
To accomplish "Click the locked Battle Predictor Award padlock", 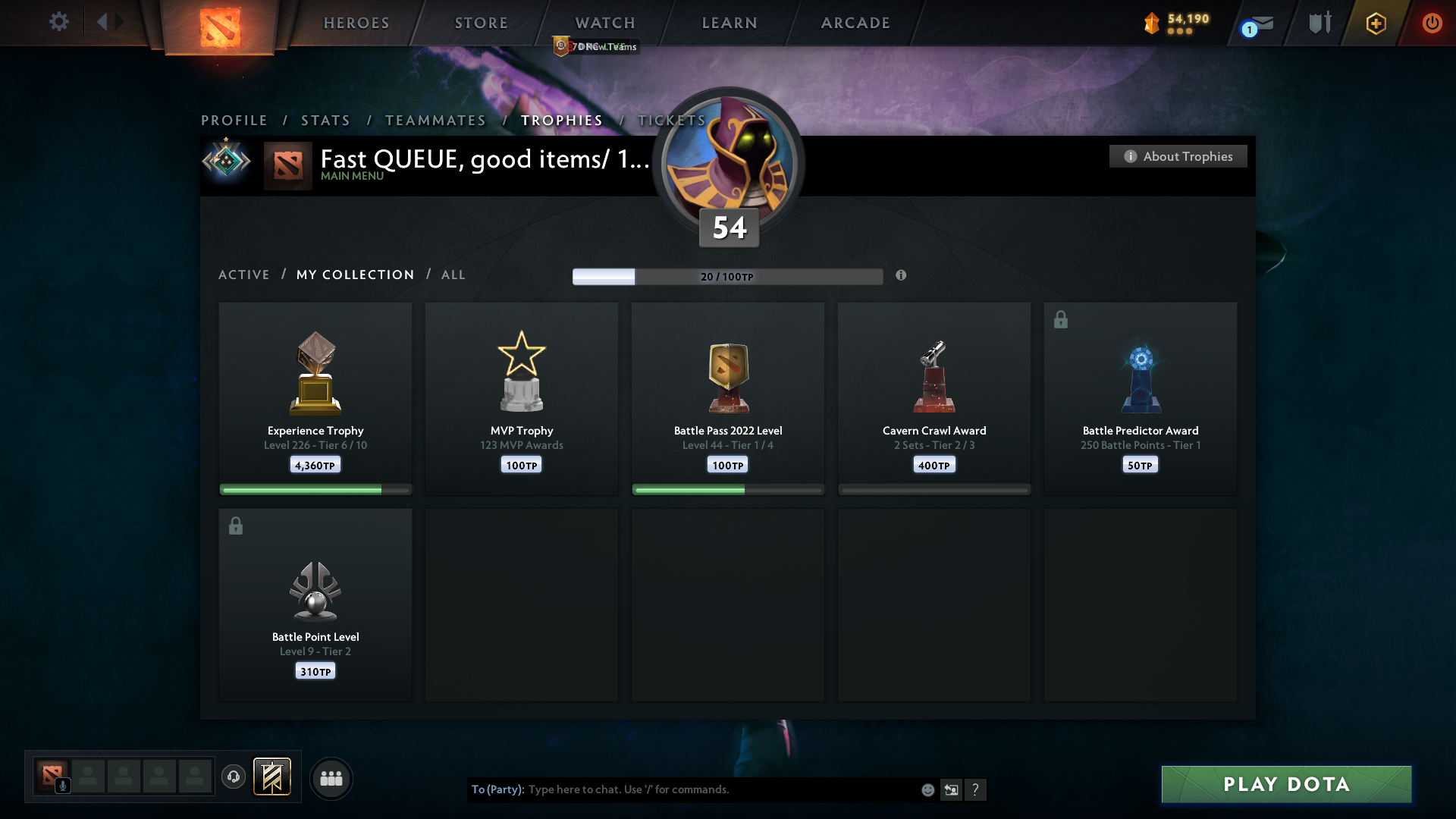I will tap(1060, 319).
